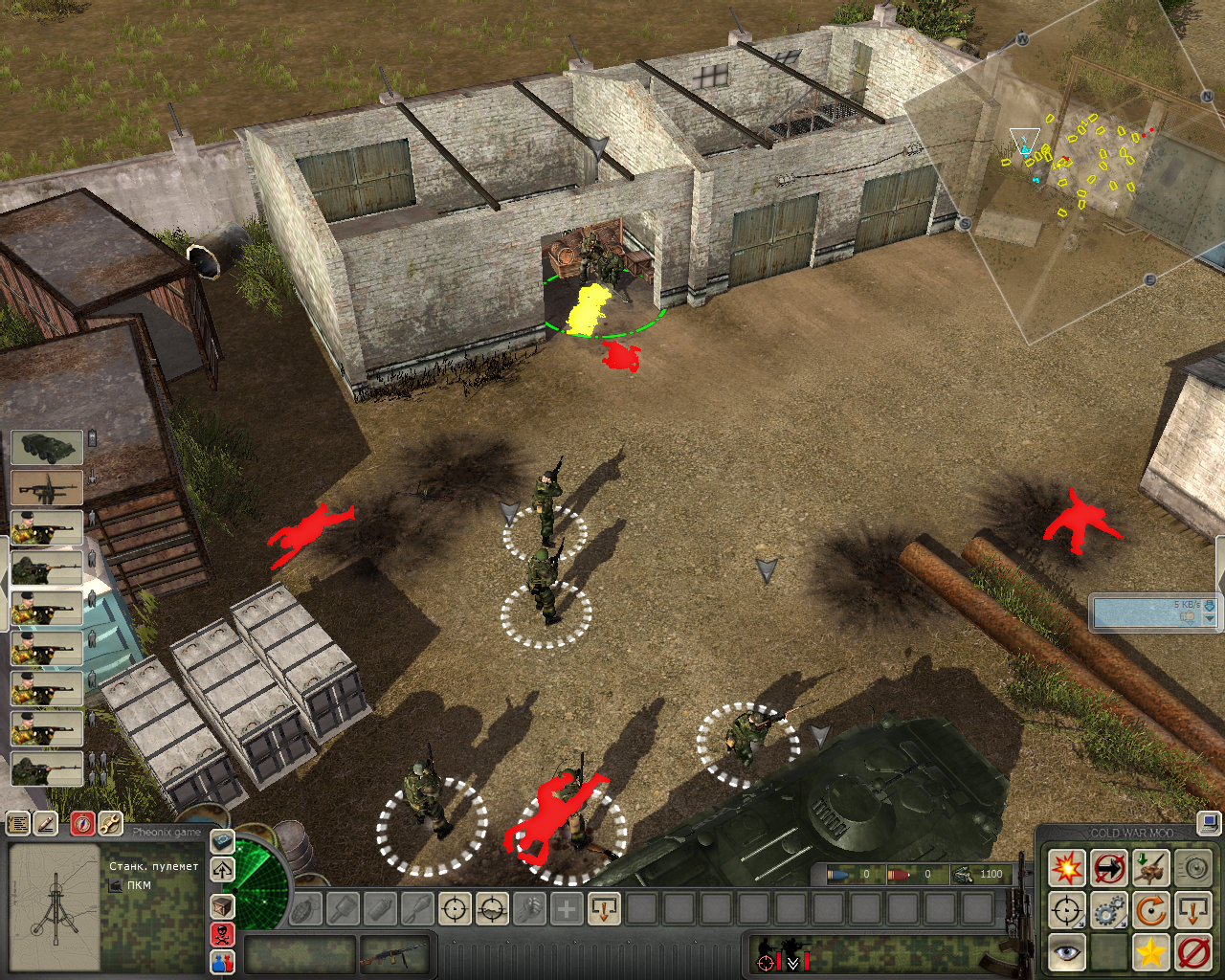Click the orange rotate order icon

click(1151, 910)
